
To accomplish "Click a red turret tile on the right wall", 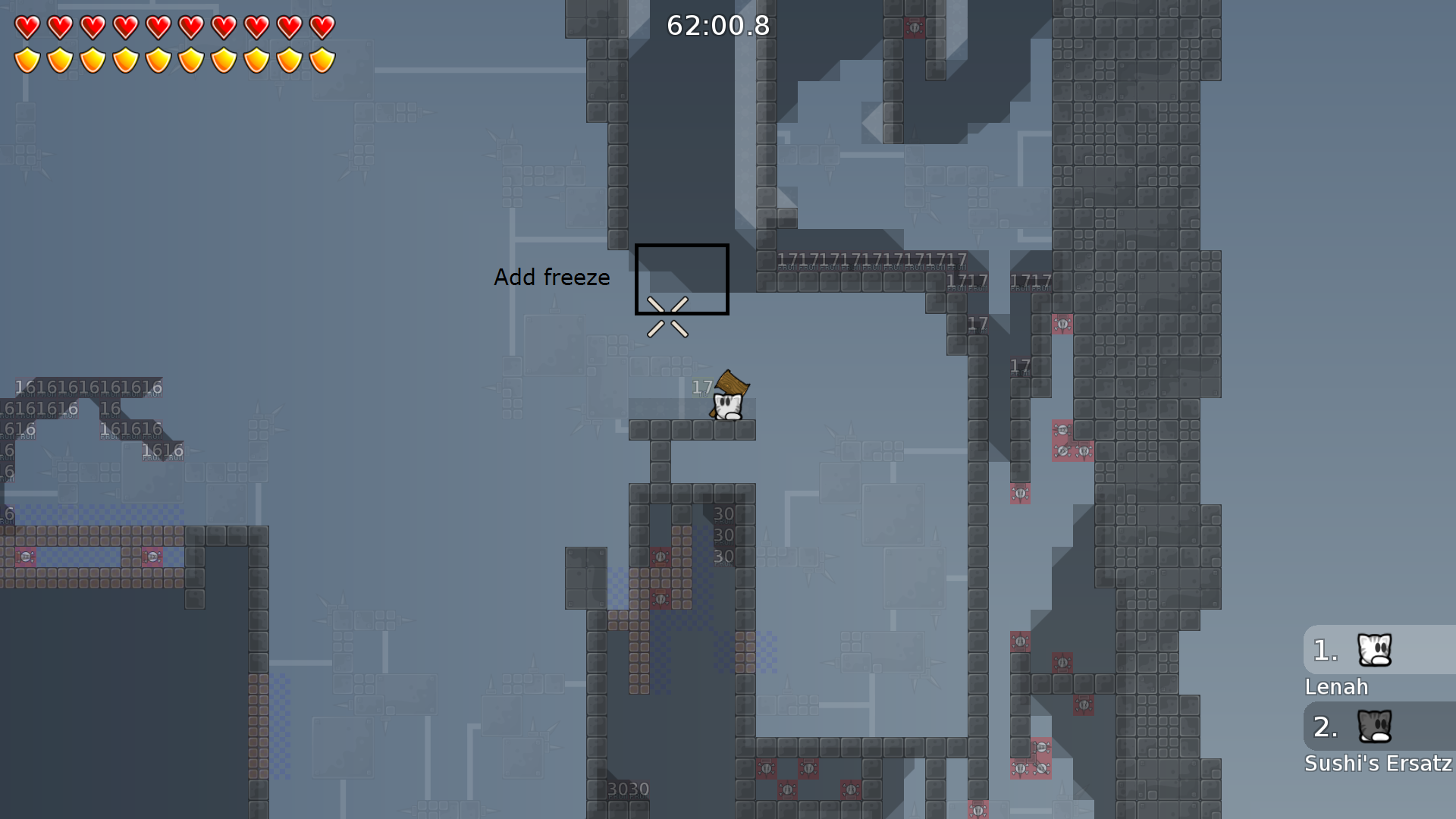I will tap(1062, 325).
